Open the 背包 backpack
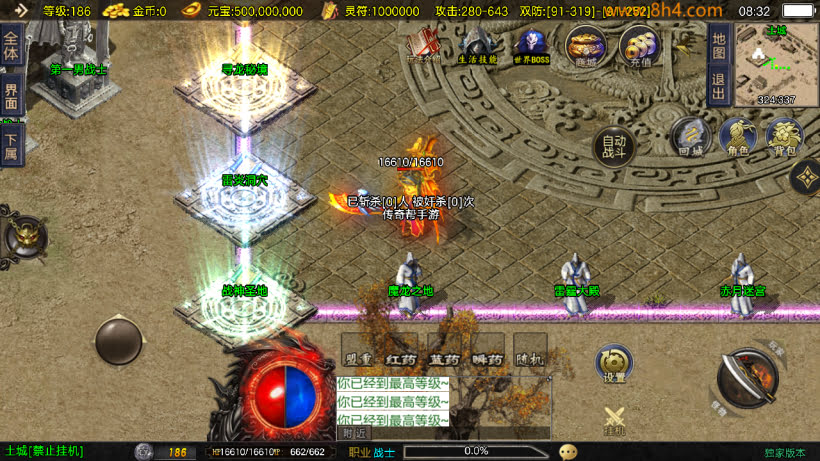The width and height of the screenshot is (820, 461). (x=784, y=137)
